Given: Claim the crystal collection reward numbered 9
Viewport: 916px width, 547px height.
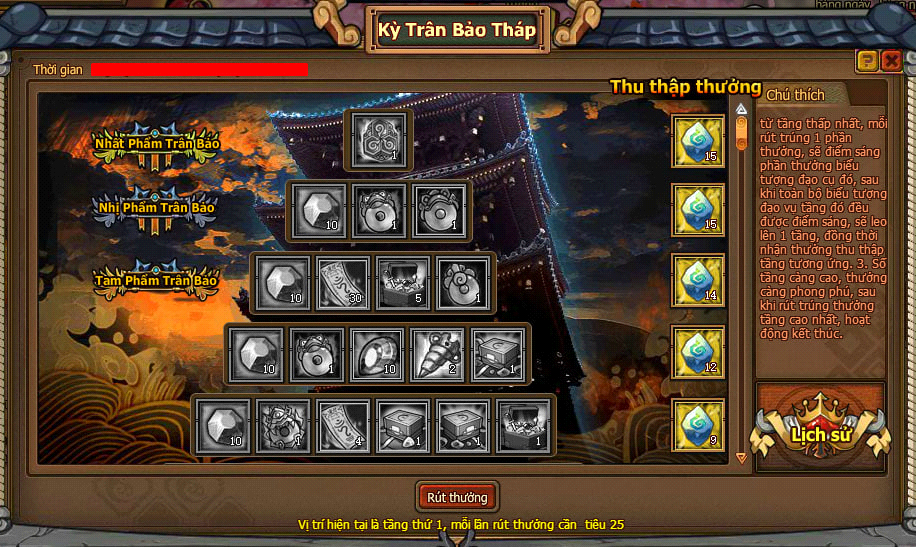Looking at the screenshot, I should [697, 424].
